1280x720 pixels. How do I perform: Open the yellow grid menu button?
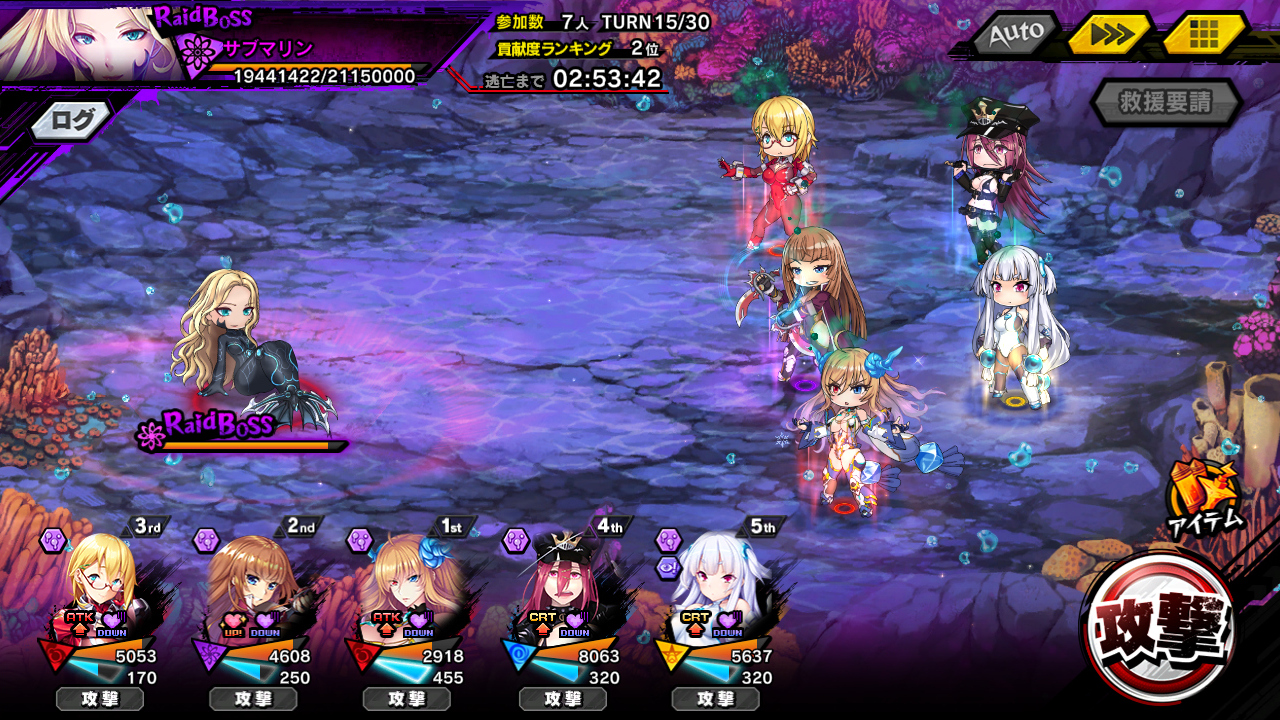click(1205, 35)
